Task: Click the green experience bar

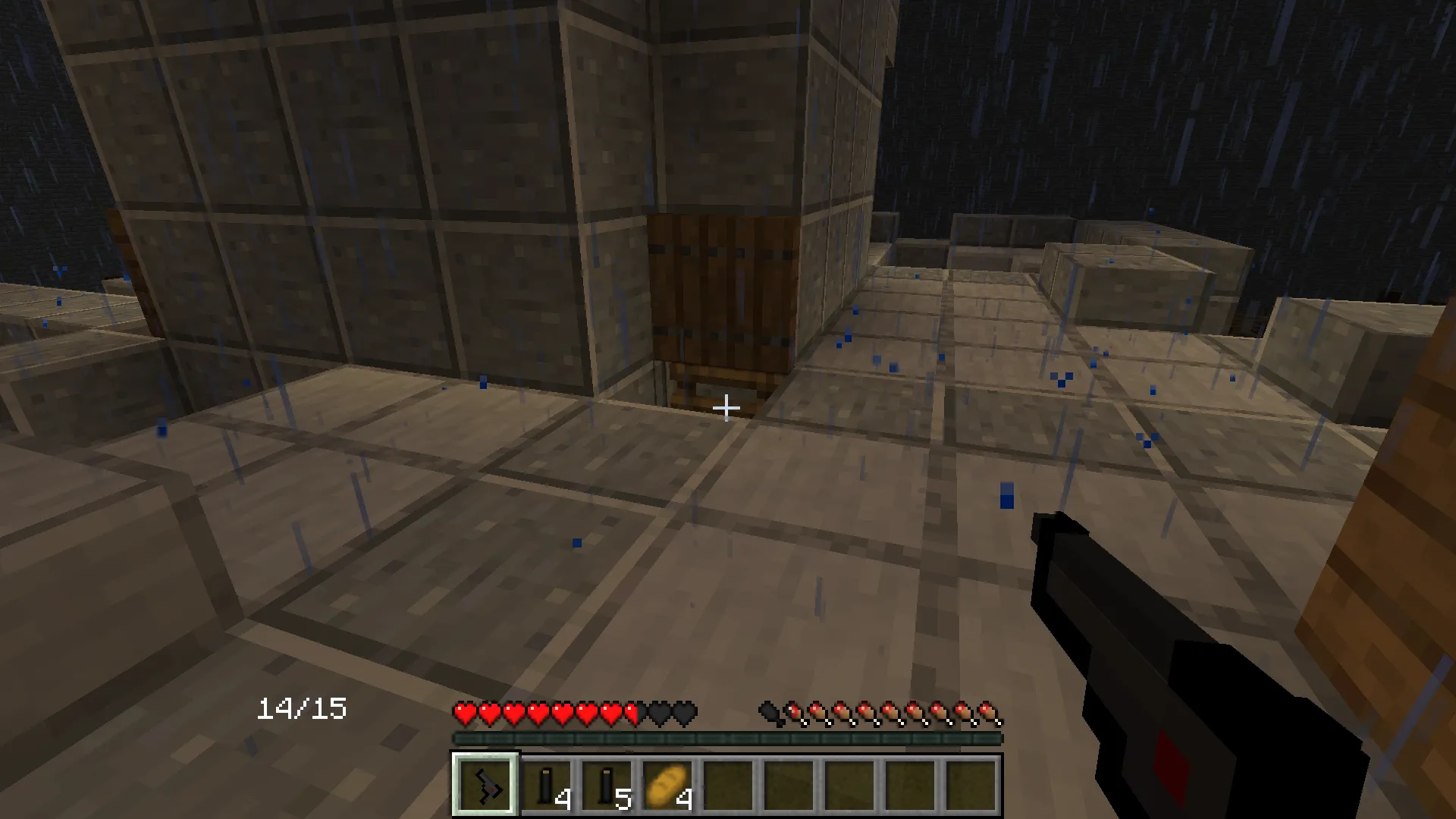Action: click(x=726, y=736)
